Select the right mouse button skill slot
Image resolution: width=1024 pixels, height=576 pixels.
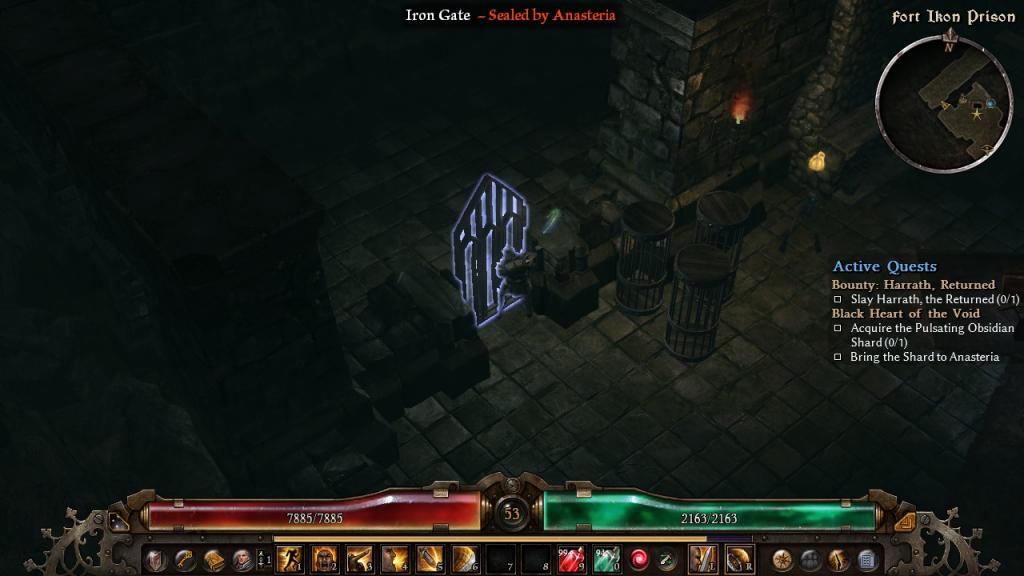738,559
